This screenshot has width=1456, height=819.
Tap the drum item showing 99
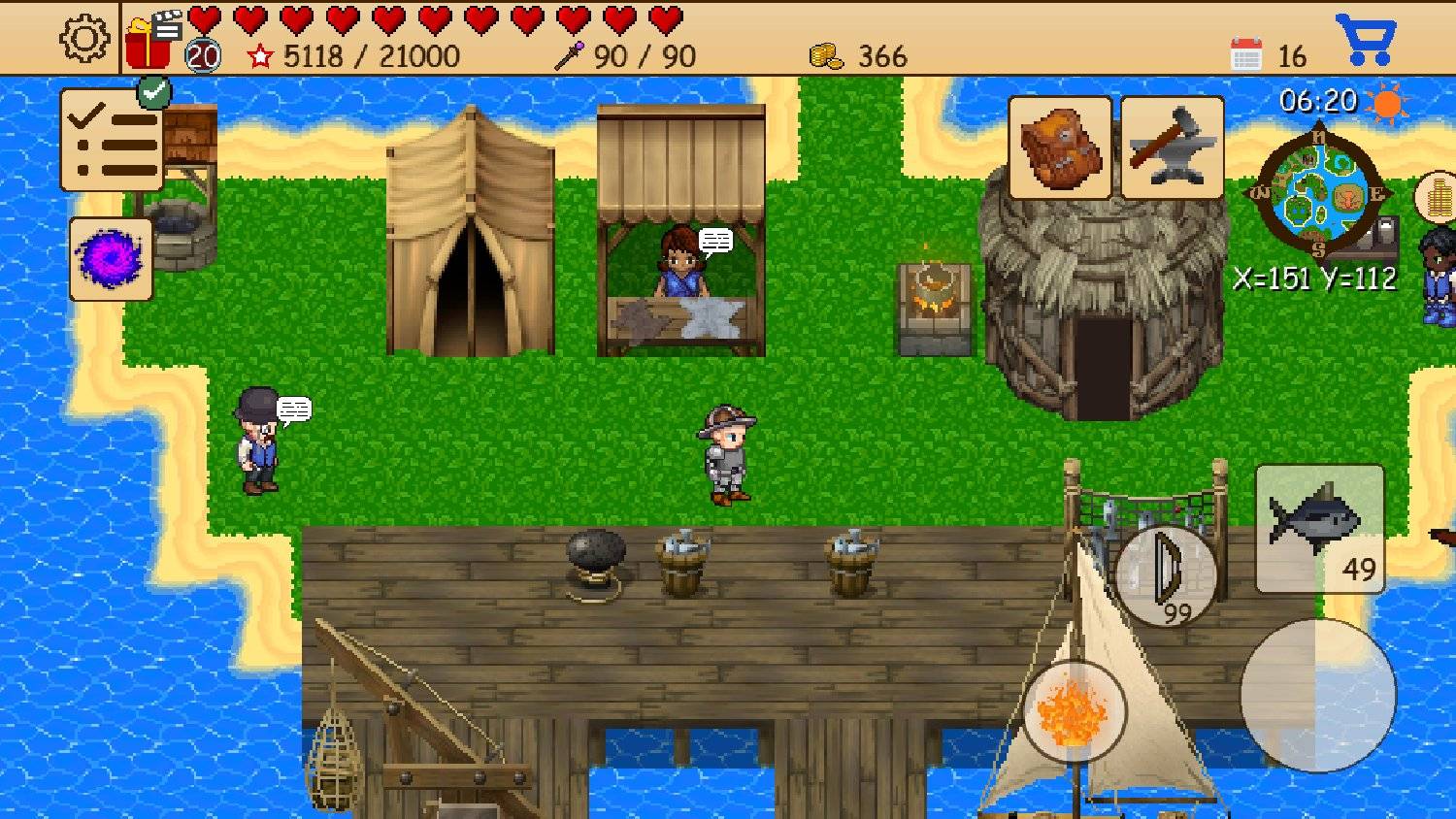(x=1168, y=576)
